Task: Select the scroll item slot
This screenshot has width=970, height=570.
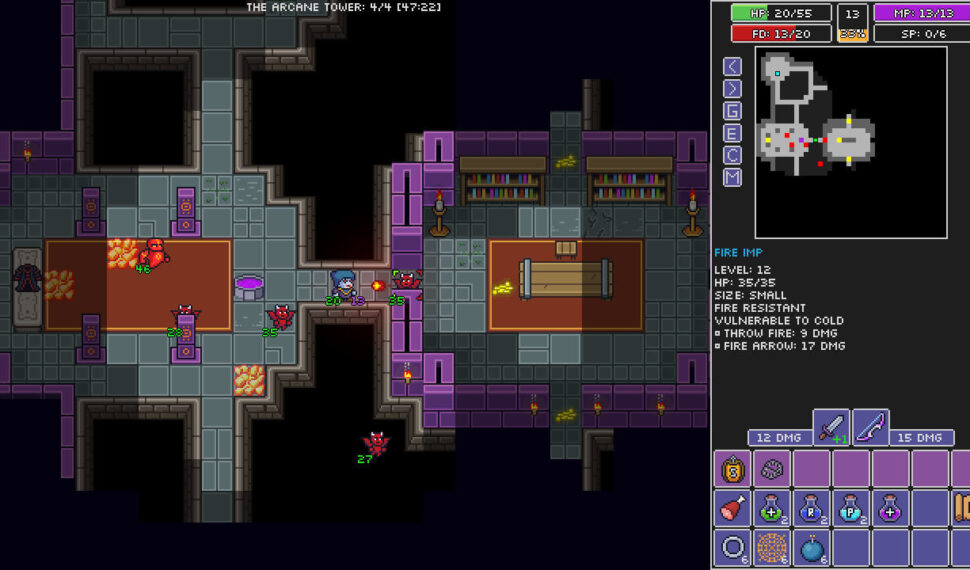Action: 961,508
